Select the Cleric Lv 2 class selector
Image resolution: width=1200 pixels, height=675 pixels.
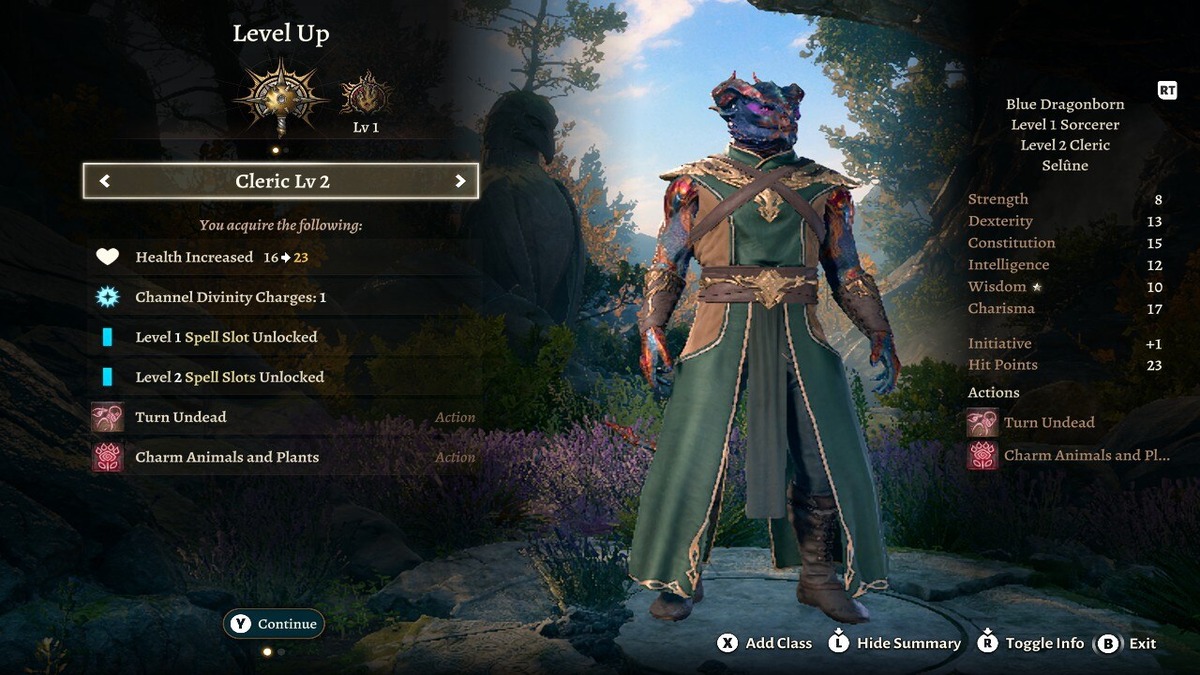pyautogui.click(x=281, y=181)
